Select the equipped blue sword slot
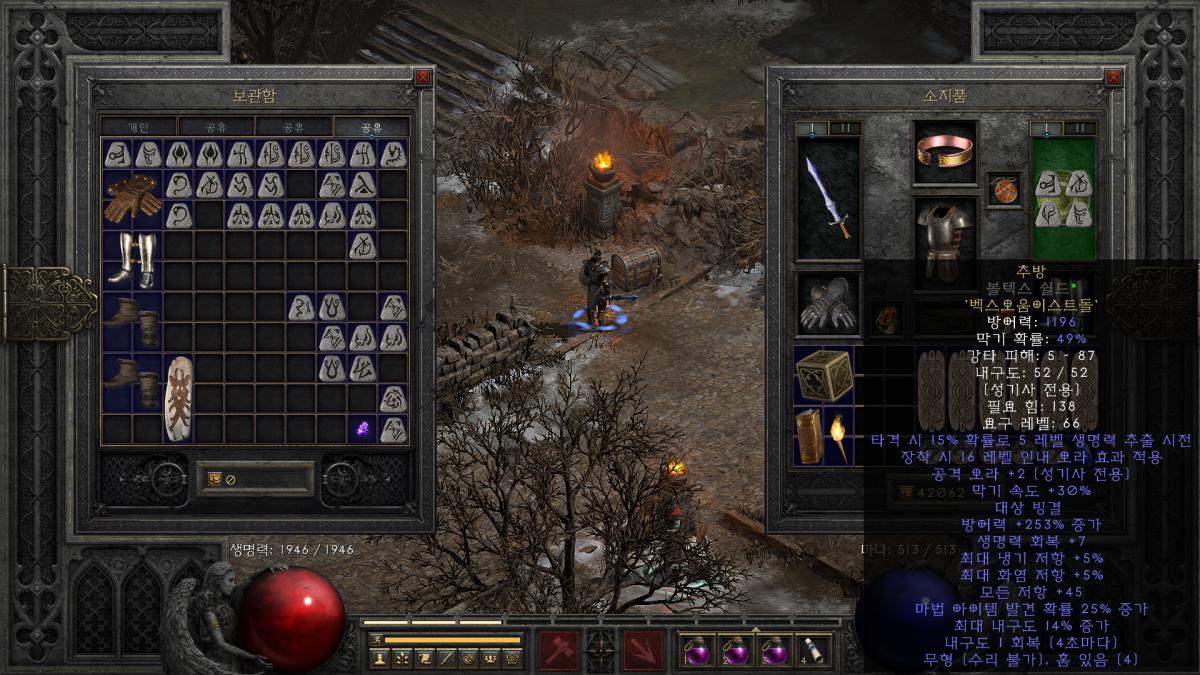The image size is (1200, 675). pyautogui.click(x=828, y=198)
